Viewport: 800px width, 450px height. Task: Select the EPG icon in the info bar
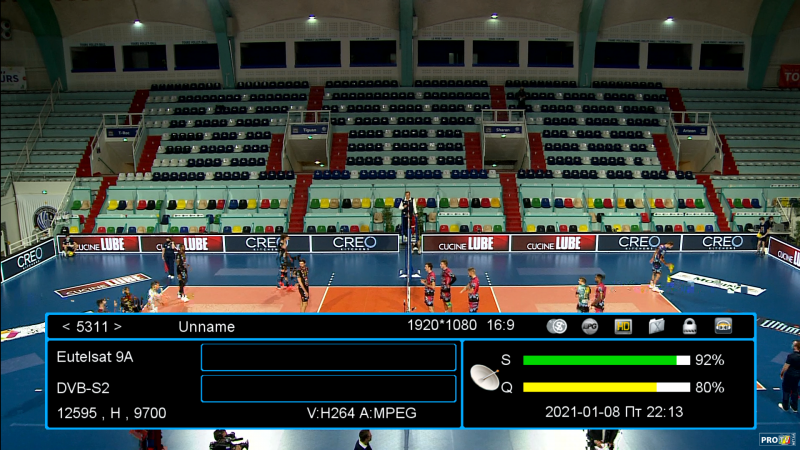[590, 326]
